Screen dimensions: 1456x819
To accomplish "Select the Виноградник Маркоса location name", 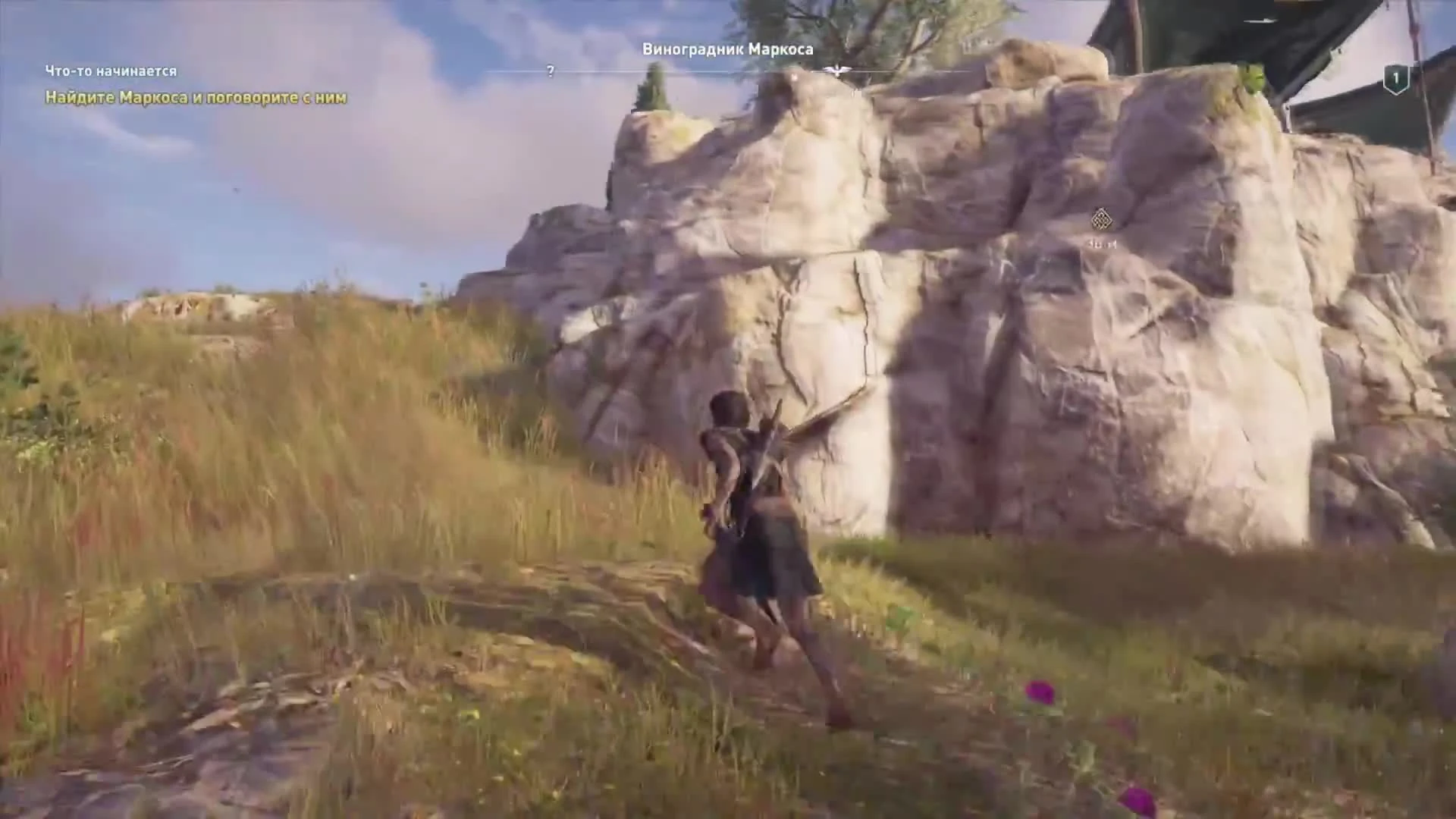I will [727, 49].
